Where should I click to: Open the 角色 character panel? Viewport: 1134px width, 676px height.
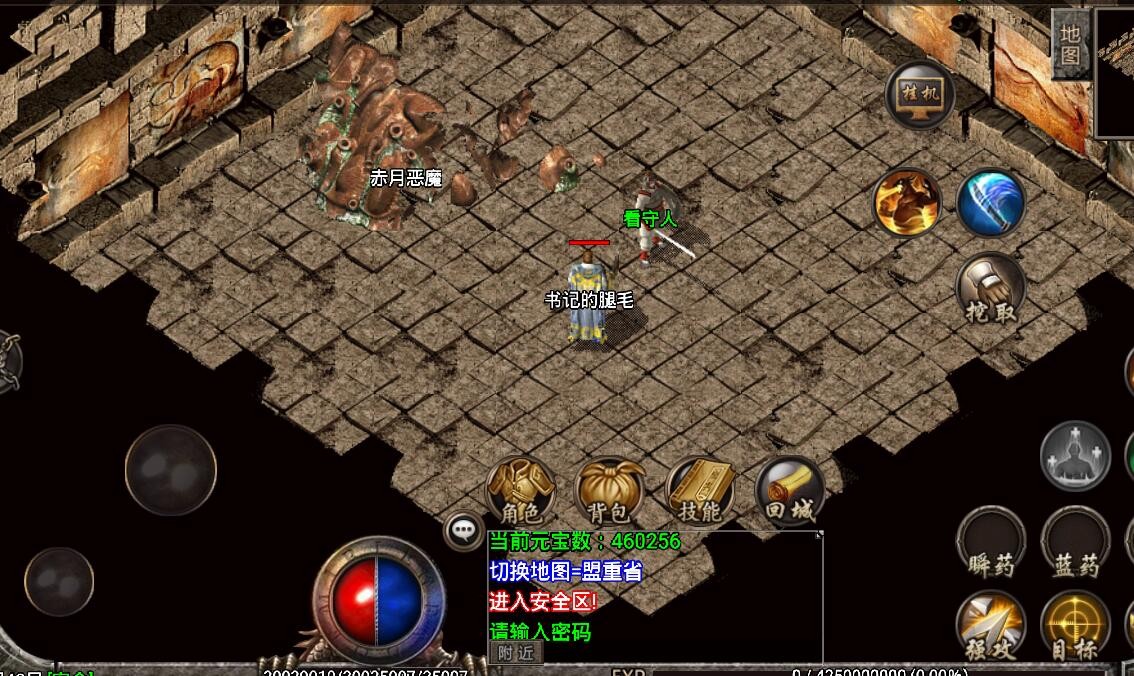[x=520, y=492]
